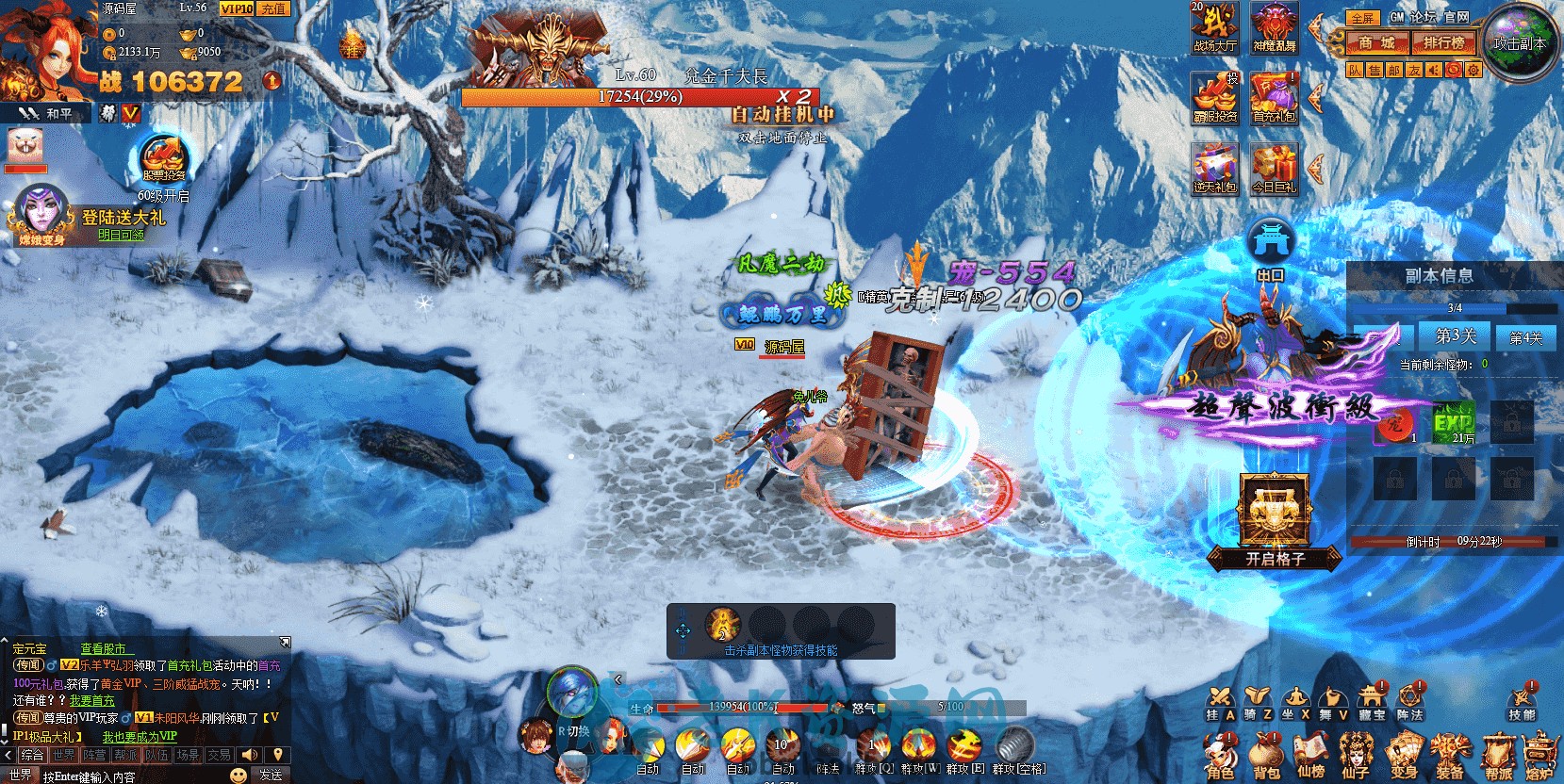Open the 战场大厅 battlefield hall icon
The height and width of the screenshot is (784, 1564).
tap(1214, 27)
